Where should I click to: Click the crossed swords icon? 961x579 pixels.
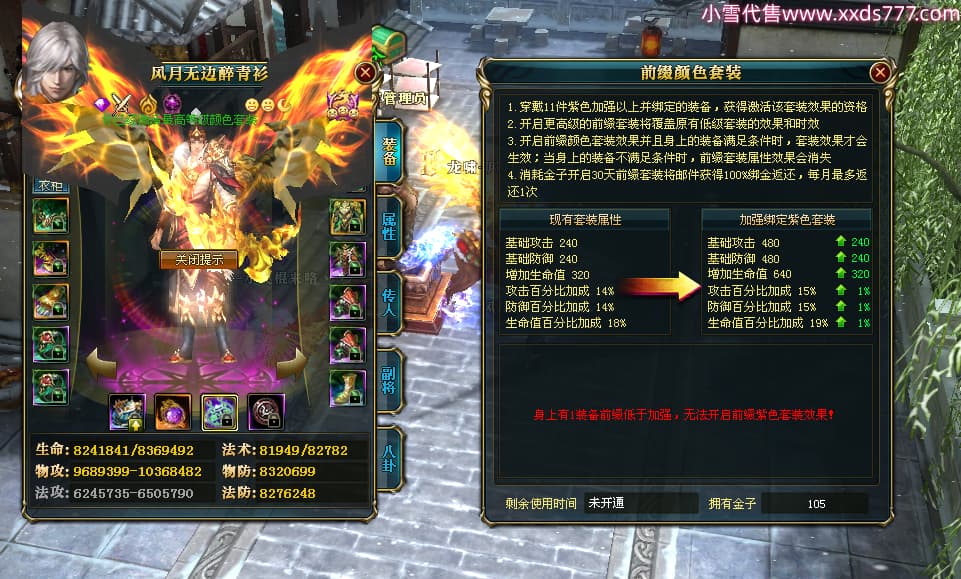coord(122,102)
